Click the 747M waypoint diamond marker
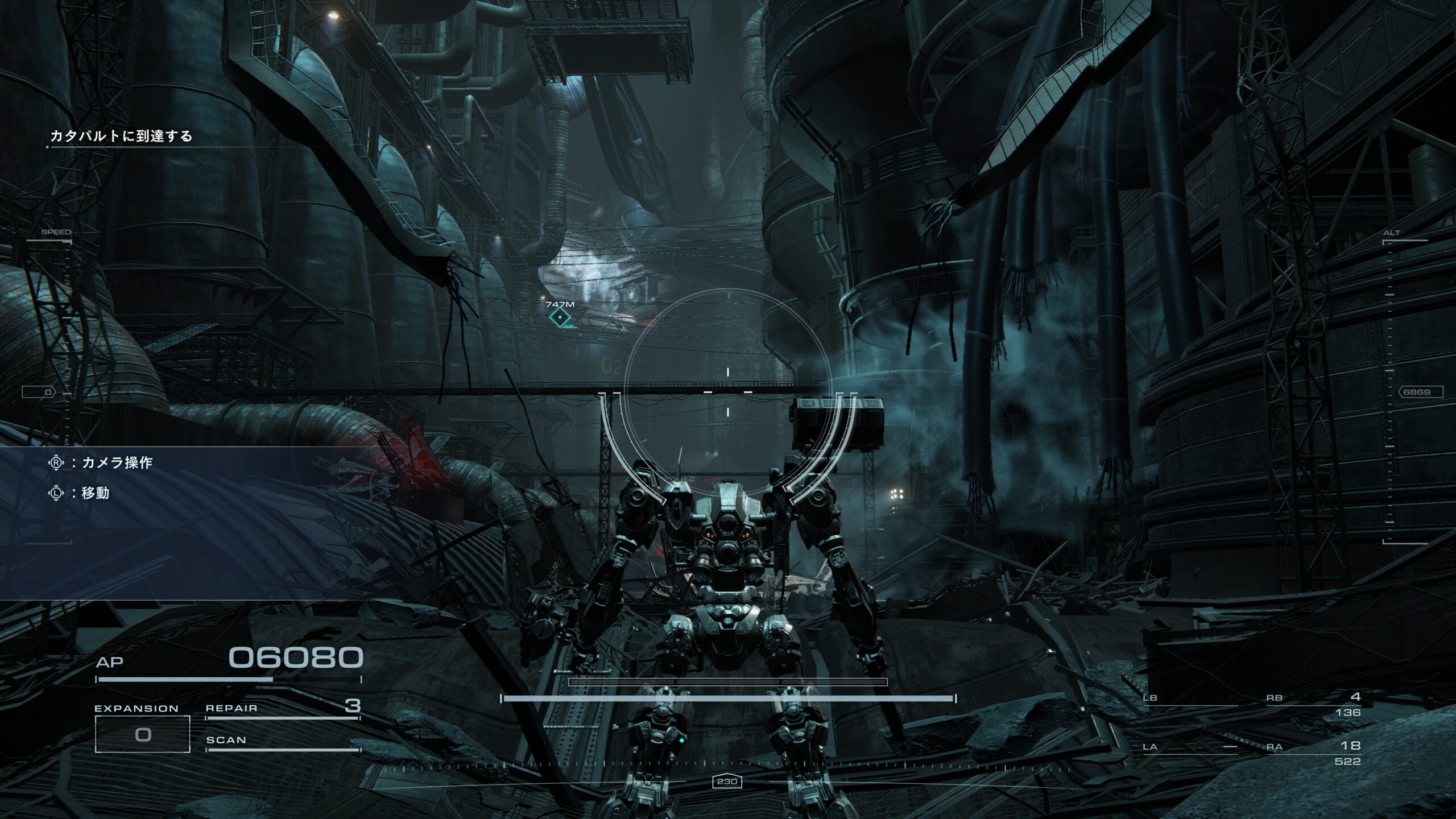The height and width of the screenshot is (819, 1456). pyautogui.click(x=560, y=318)
